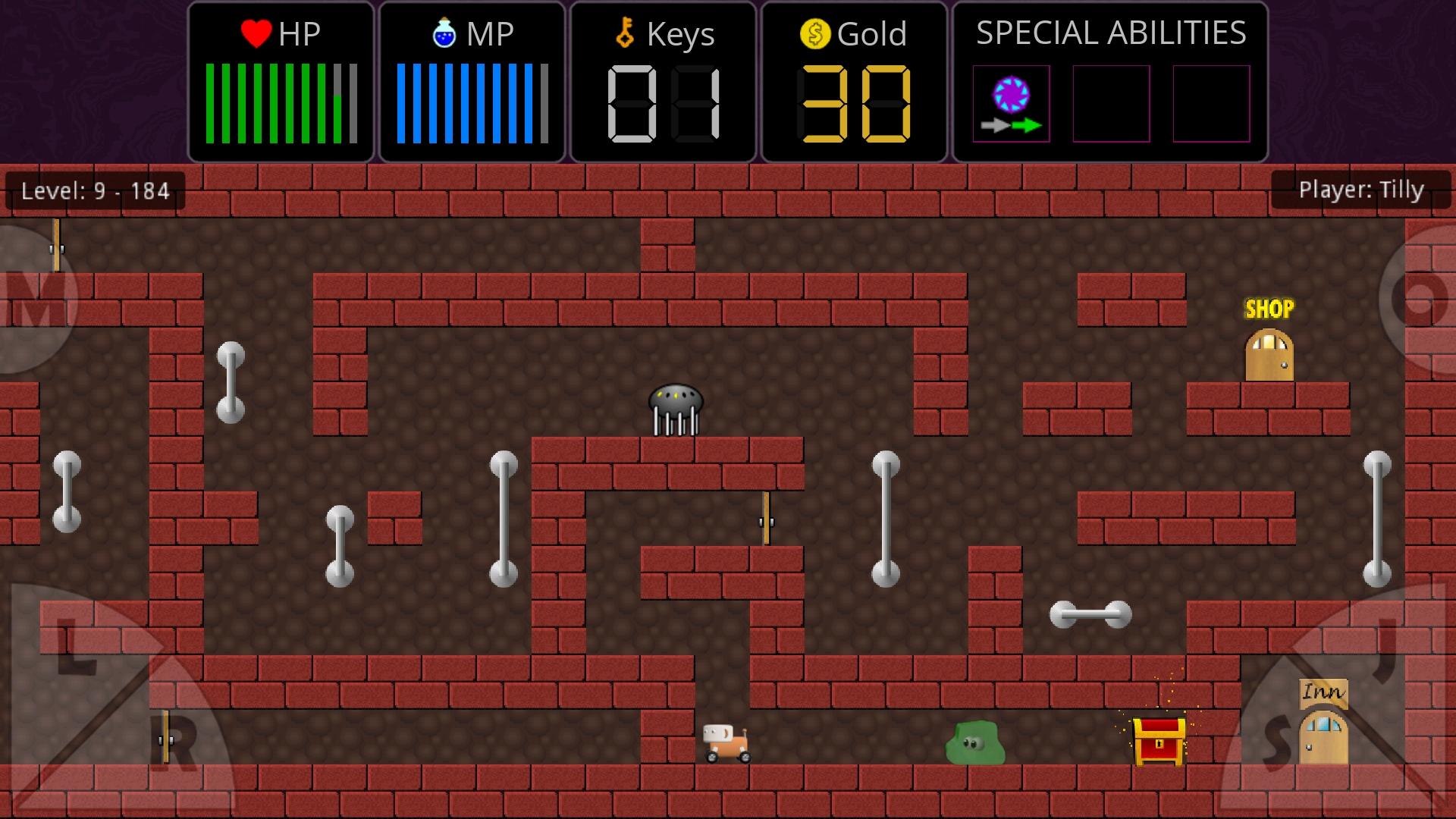The image size is (1456, 819).
Task: Click the Level: 9 - 184 label
Action: tap(93, 191)
